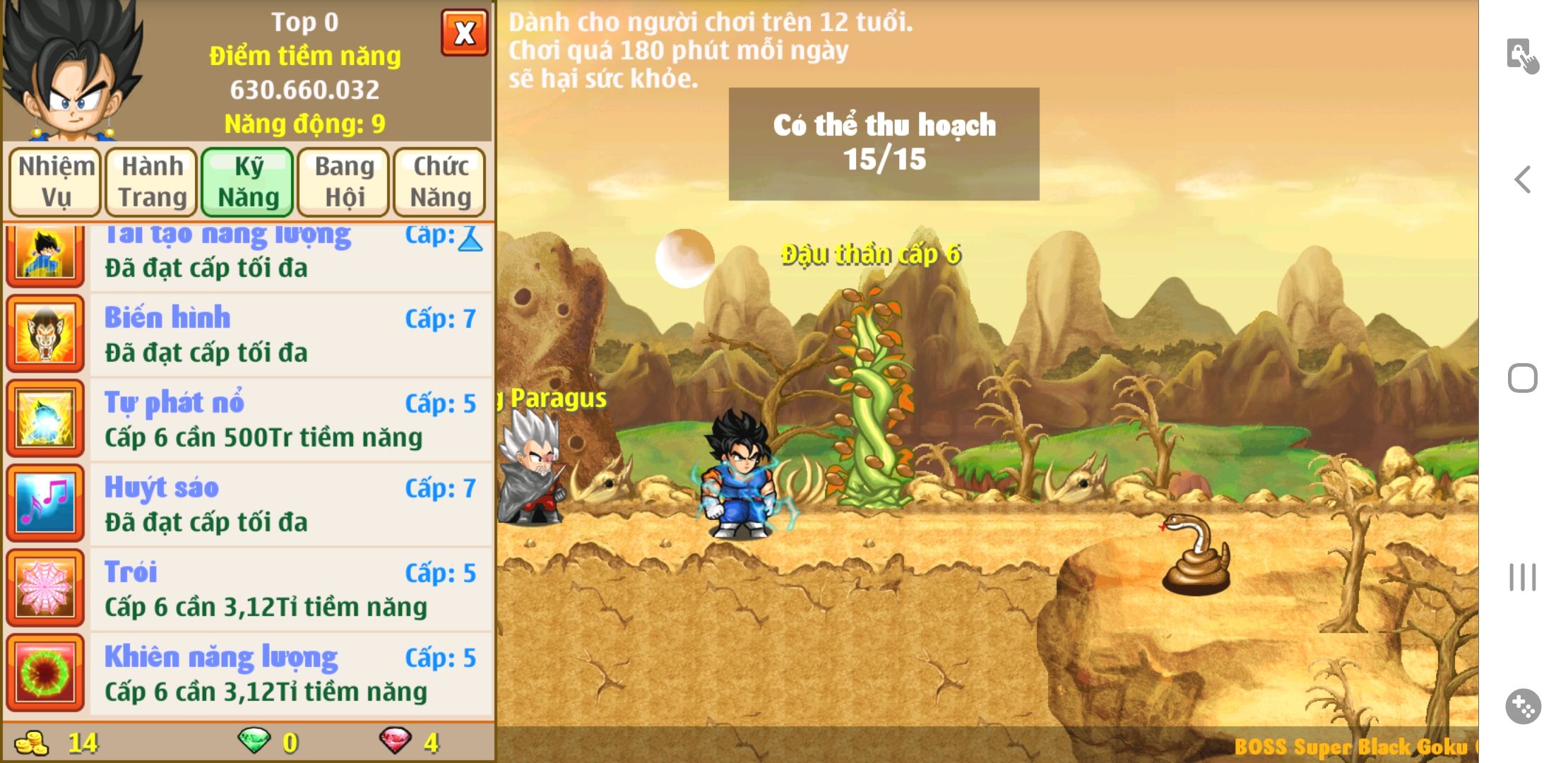
Task: Click the Có thể thu hoạch 15/15 banner
Action: 884,143
